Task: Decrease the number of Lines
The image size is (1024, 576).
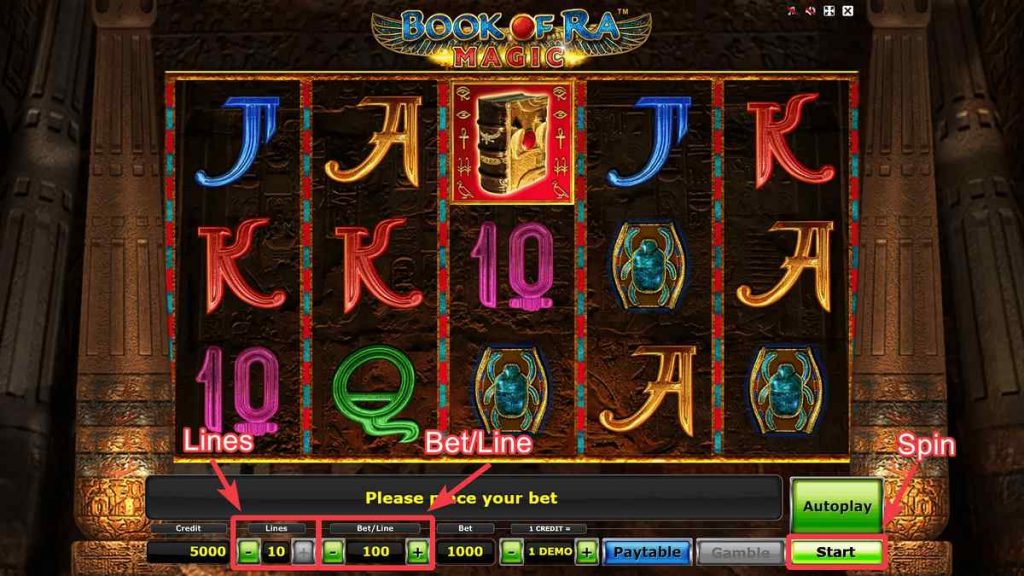Action: point(248,552)
